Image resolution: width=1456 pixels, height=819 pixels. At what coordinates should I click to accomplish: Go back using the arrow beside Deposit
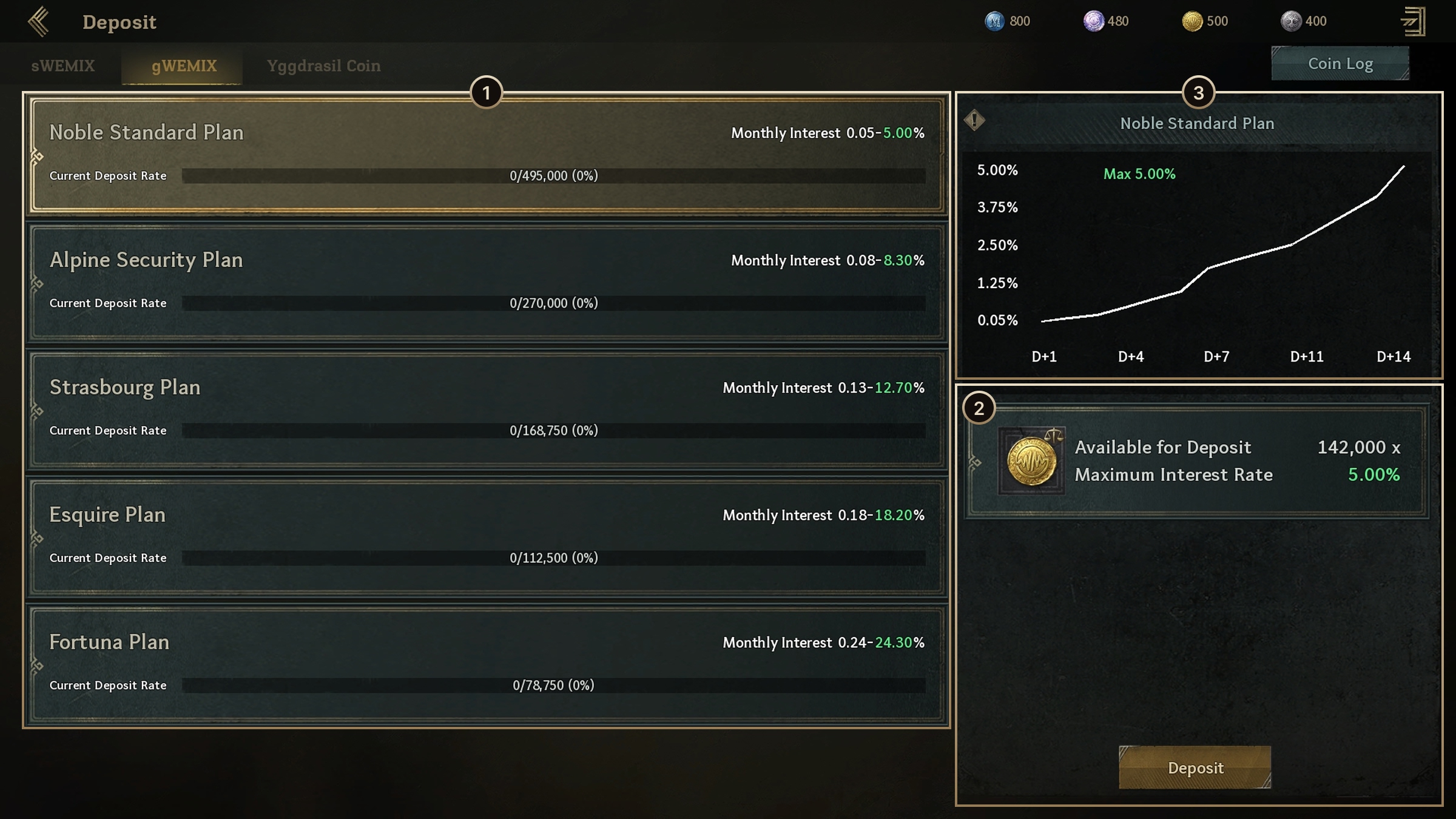(x=38, y=22)
